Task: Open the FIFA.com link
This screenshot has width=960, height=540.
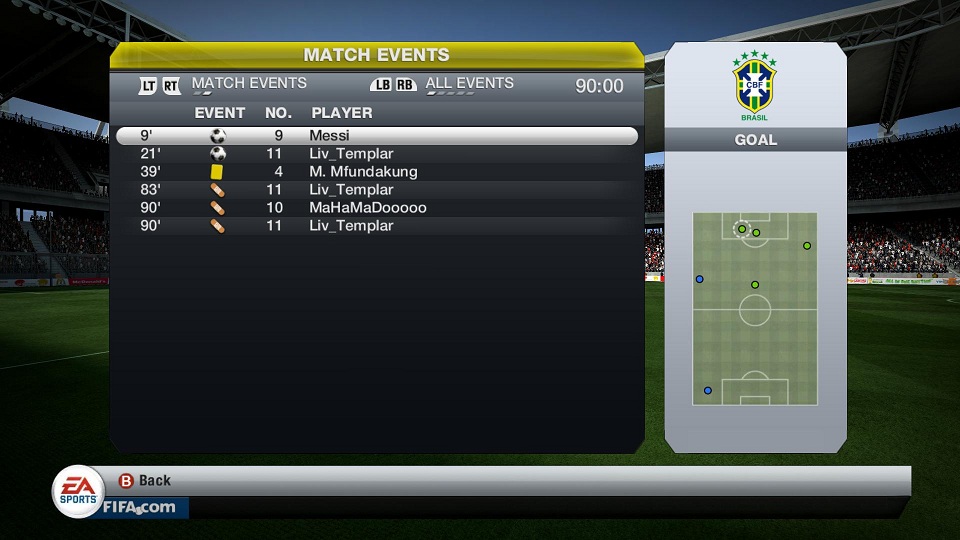Action: point(139,507)
